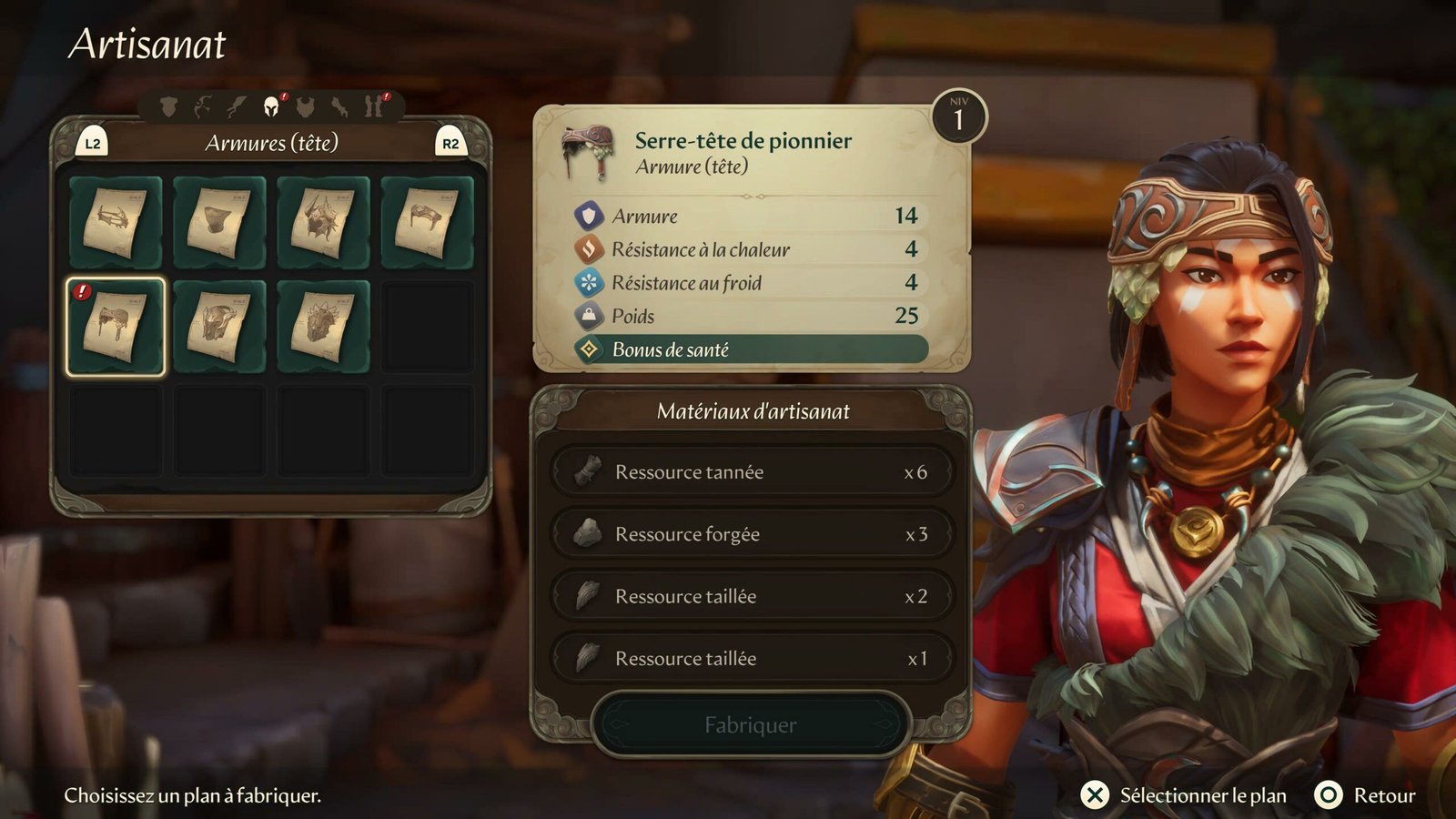Select the highlighted blueprint with red exclamation mark

(116, 327)
